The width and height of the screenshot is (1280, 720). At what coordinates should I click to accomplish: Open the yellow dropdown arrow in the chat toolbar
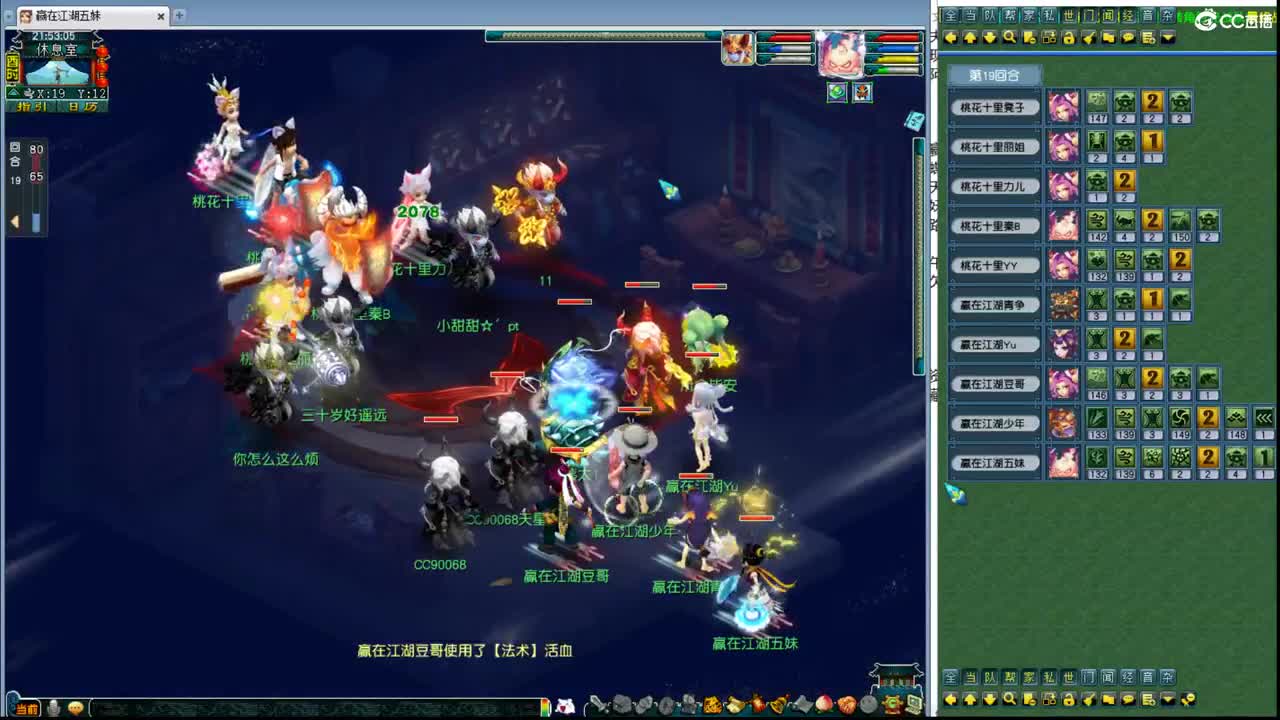click(1168, 38)
